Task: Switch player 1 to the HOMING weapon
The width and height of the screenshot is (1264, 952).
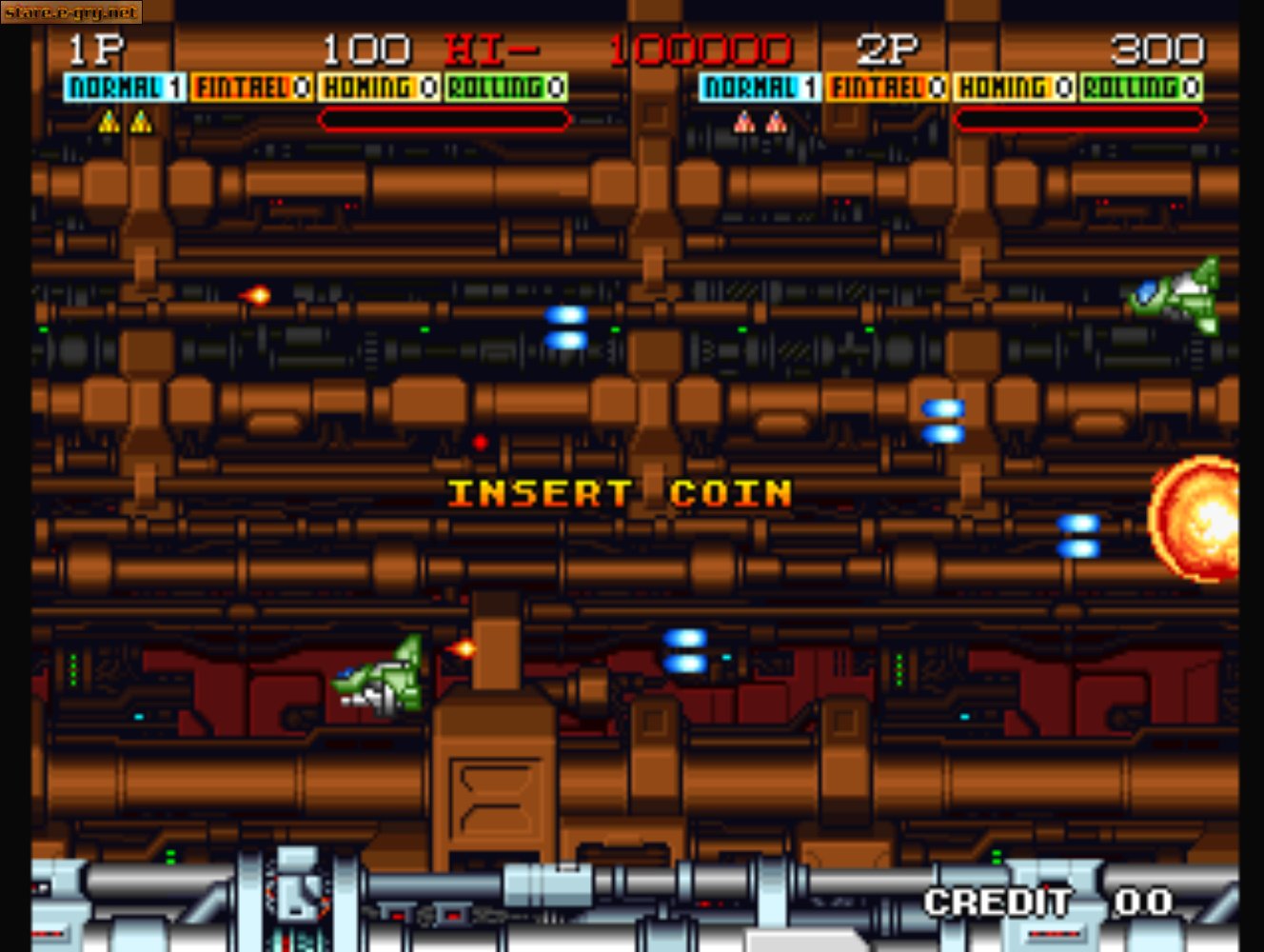Action: 379,88
